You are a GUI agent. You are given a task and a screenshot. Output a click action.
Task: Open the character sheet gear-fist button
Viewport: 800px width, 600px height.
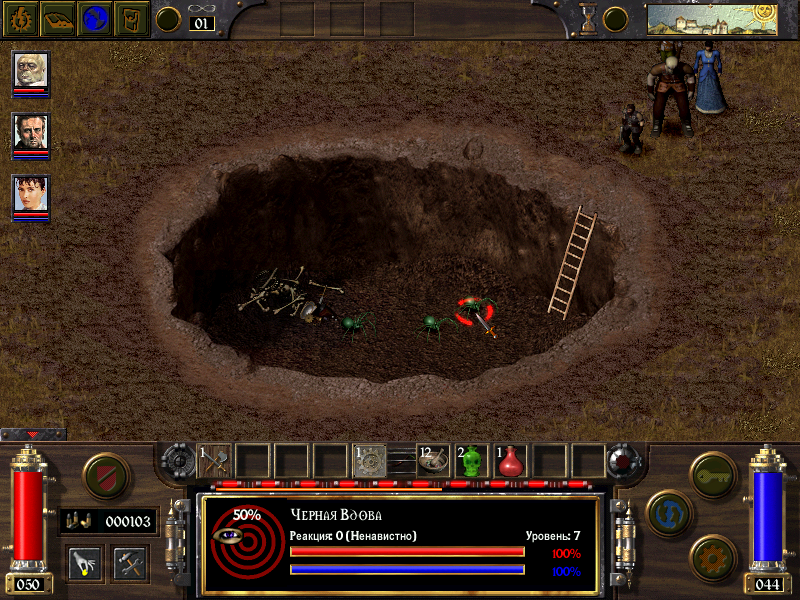tap(21, 18)
